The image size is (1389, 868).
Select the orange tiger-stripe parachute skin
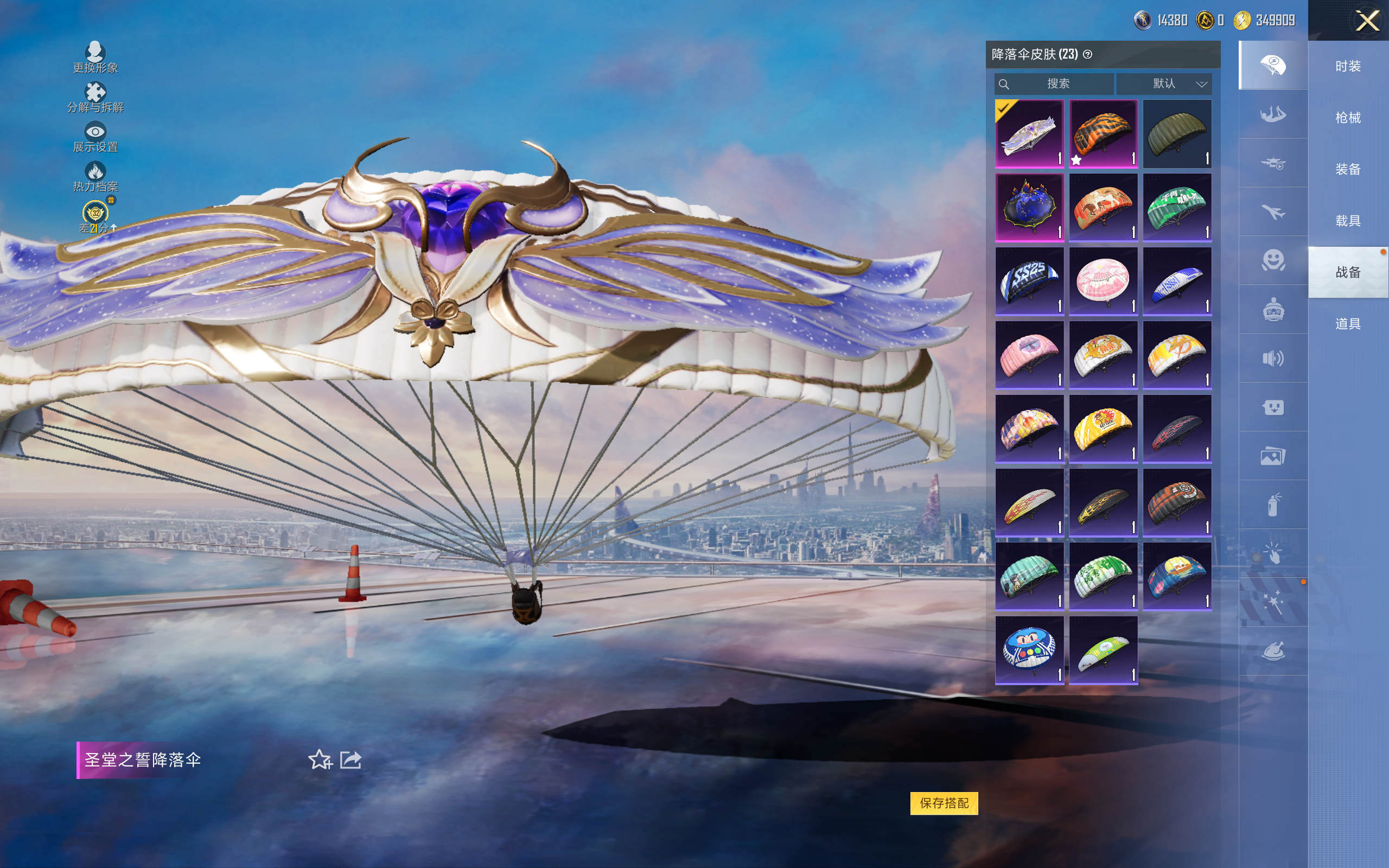click(x=1103, y=134)
